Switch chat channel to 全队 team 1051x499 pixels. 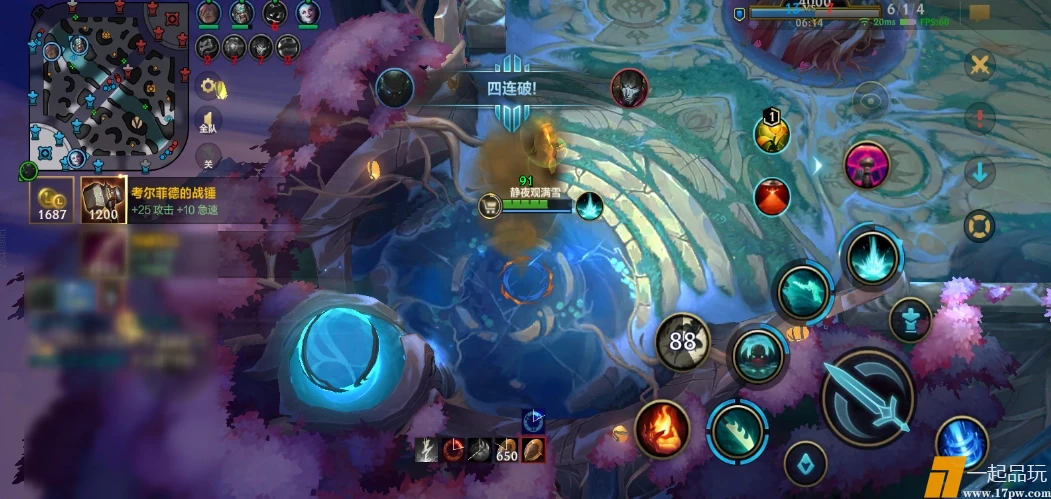pyautogui.click(x=208, y=122)
